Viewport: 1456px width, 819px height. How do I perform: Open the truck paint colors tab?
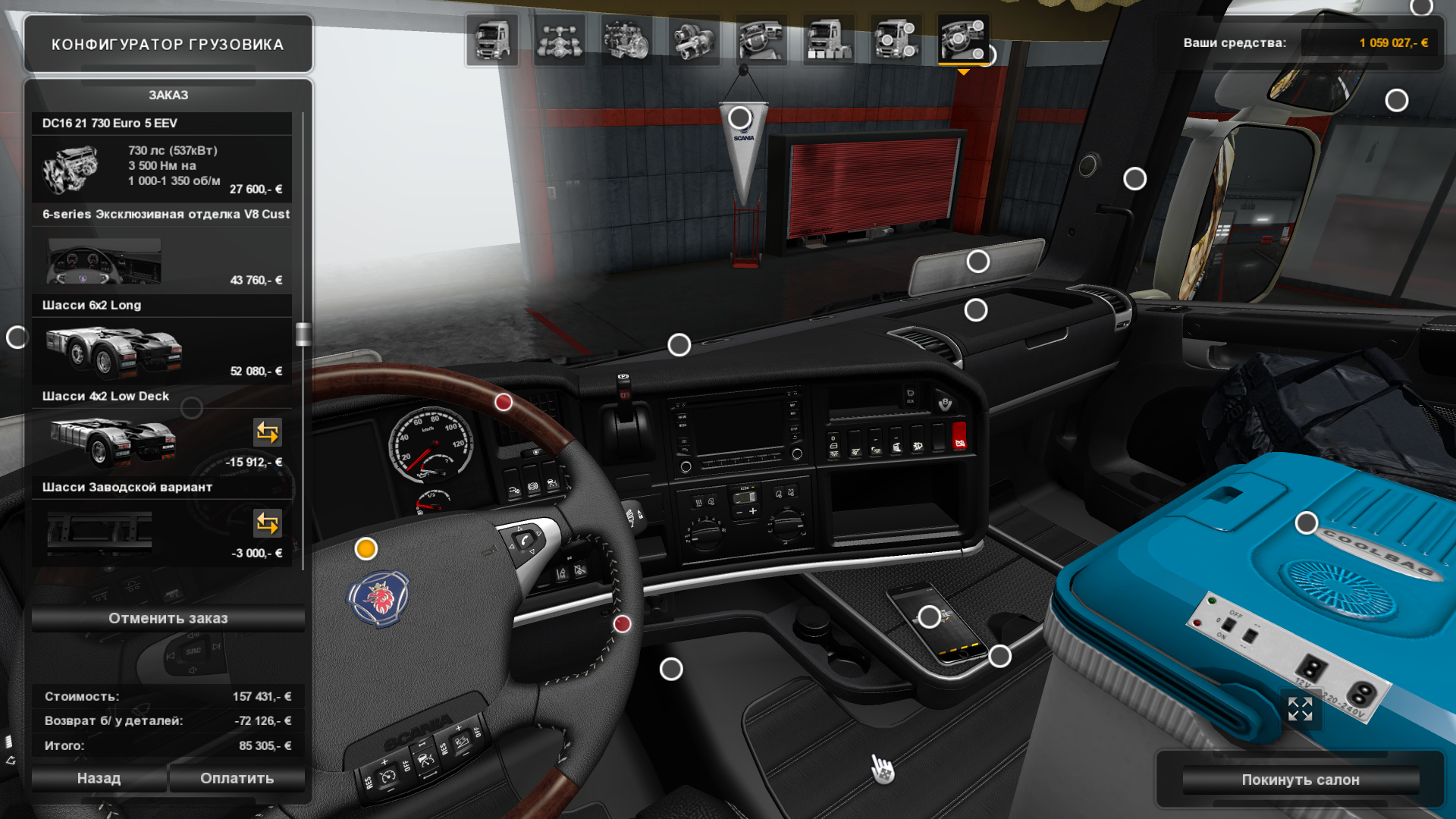point(828,40)
